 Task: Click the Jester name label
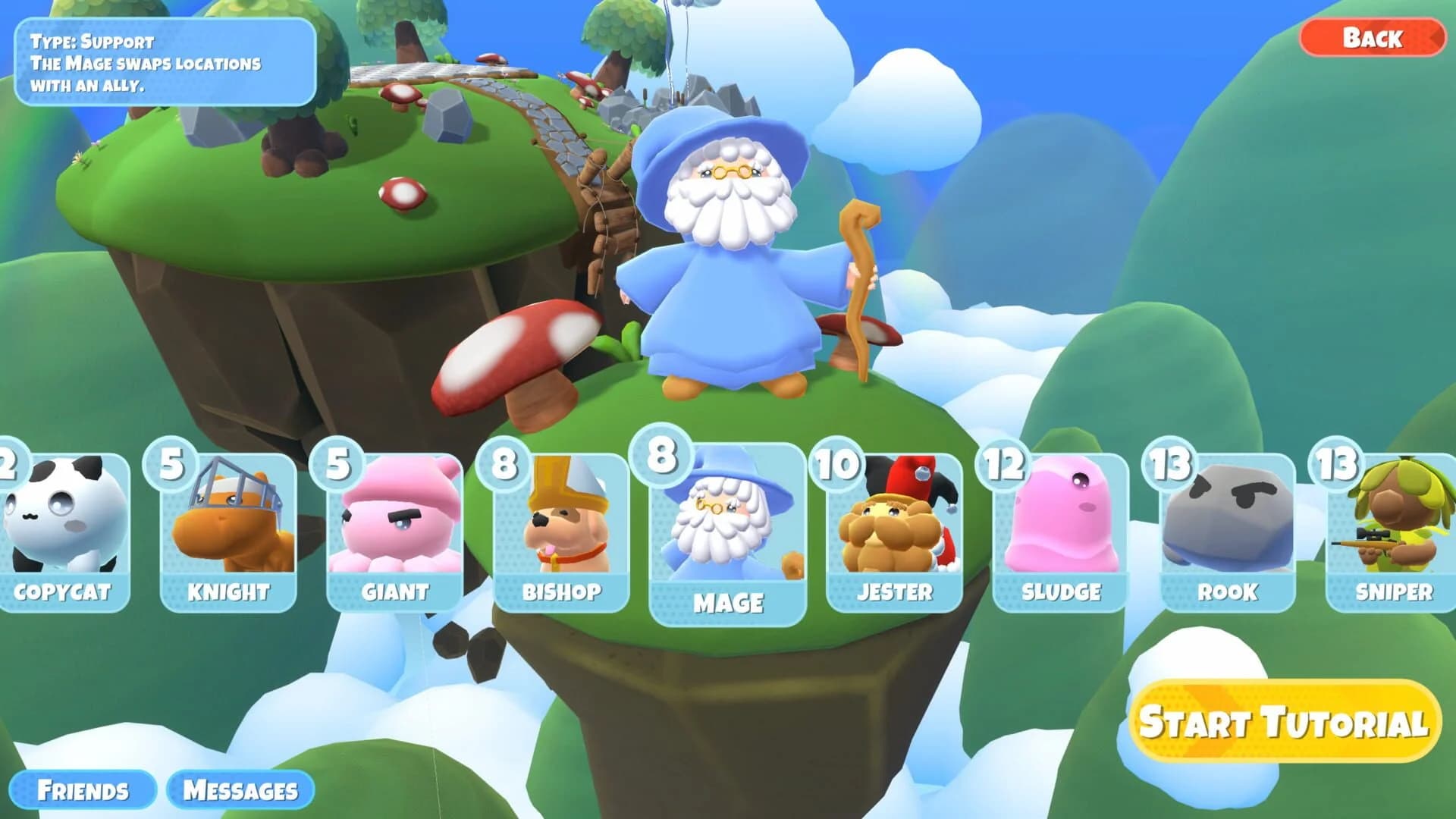click(895, 591)
